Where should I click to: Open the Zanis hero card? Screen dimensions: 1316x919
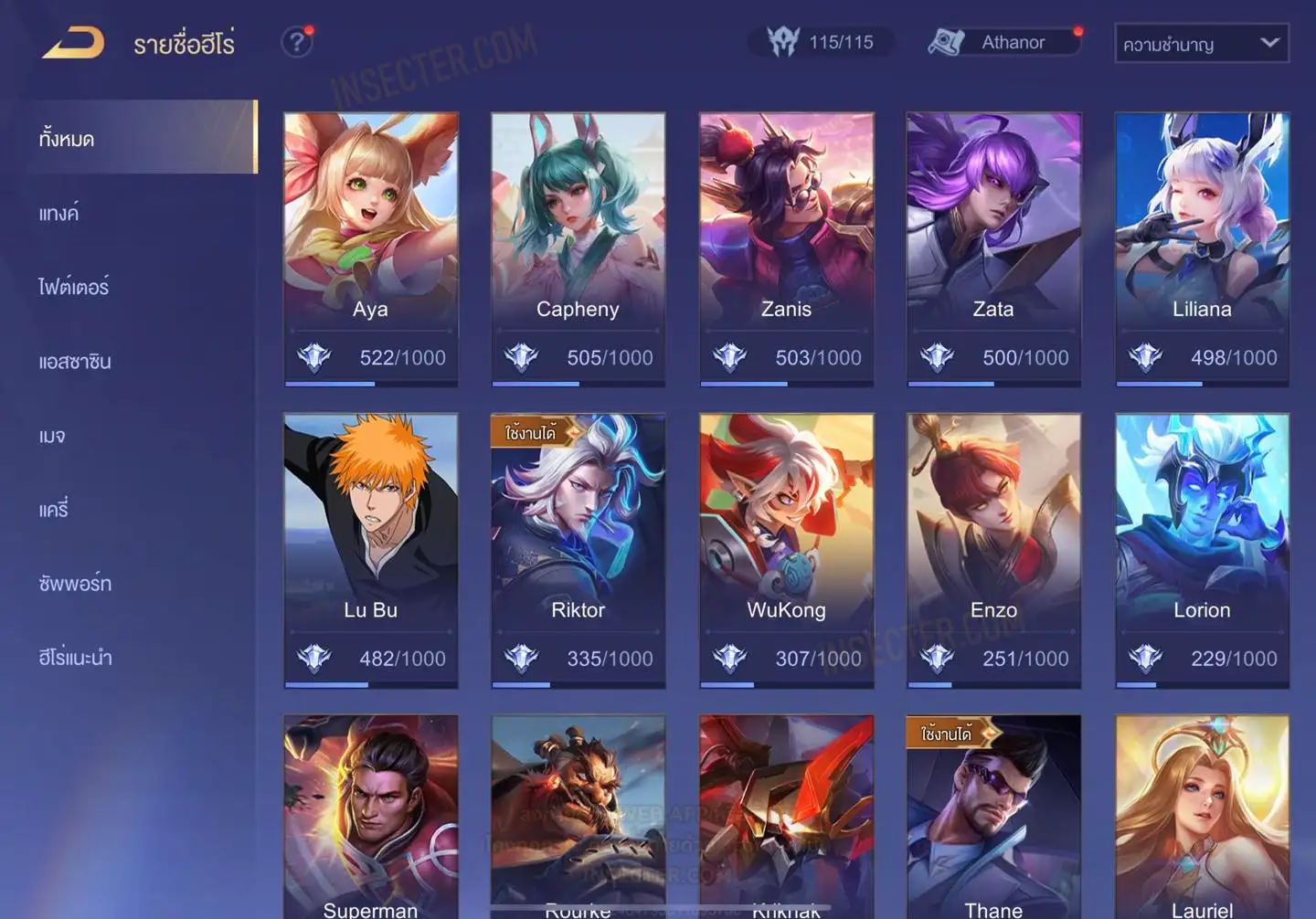786,248
